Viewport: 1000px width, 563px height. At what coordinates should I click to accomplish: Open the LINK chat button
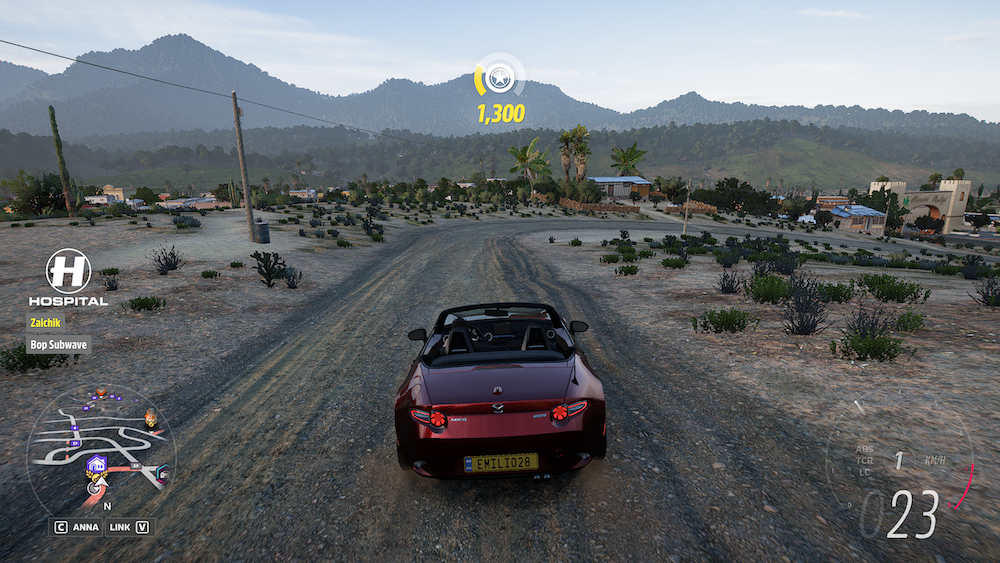(129, 526)
